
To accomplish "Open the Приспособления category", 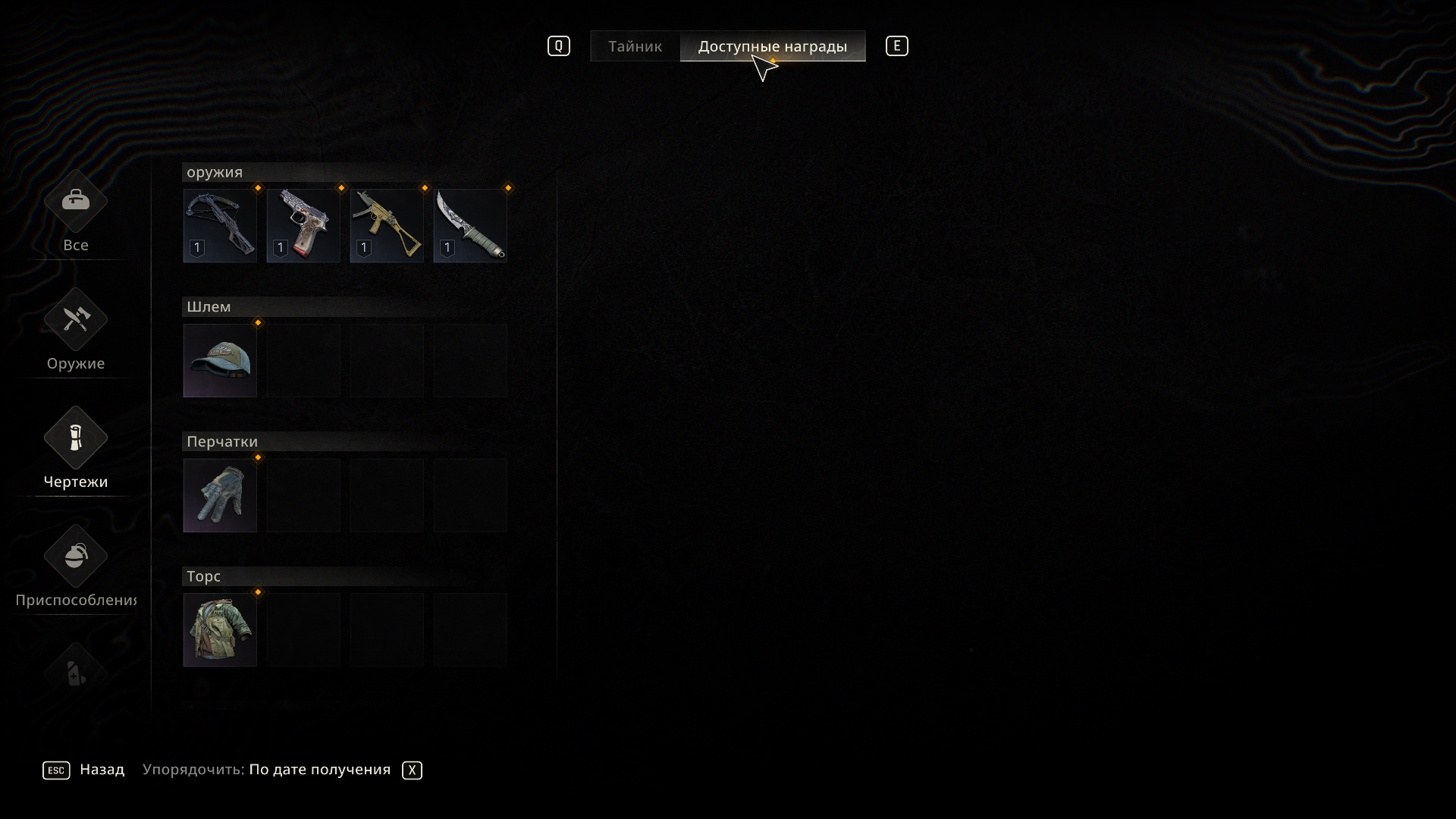I will (76, 567).
